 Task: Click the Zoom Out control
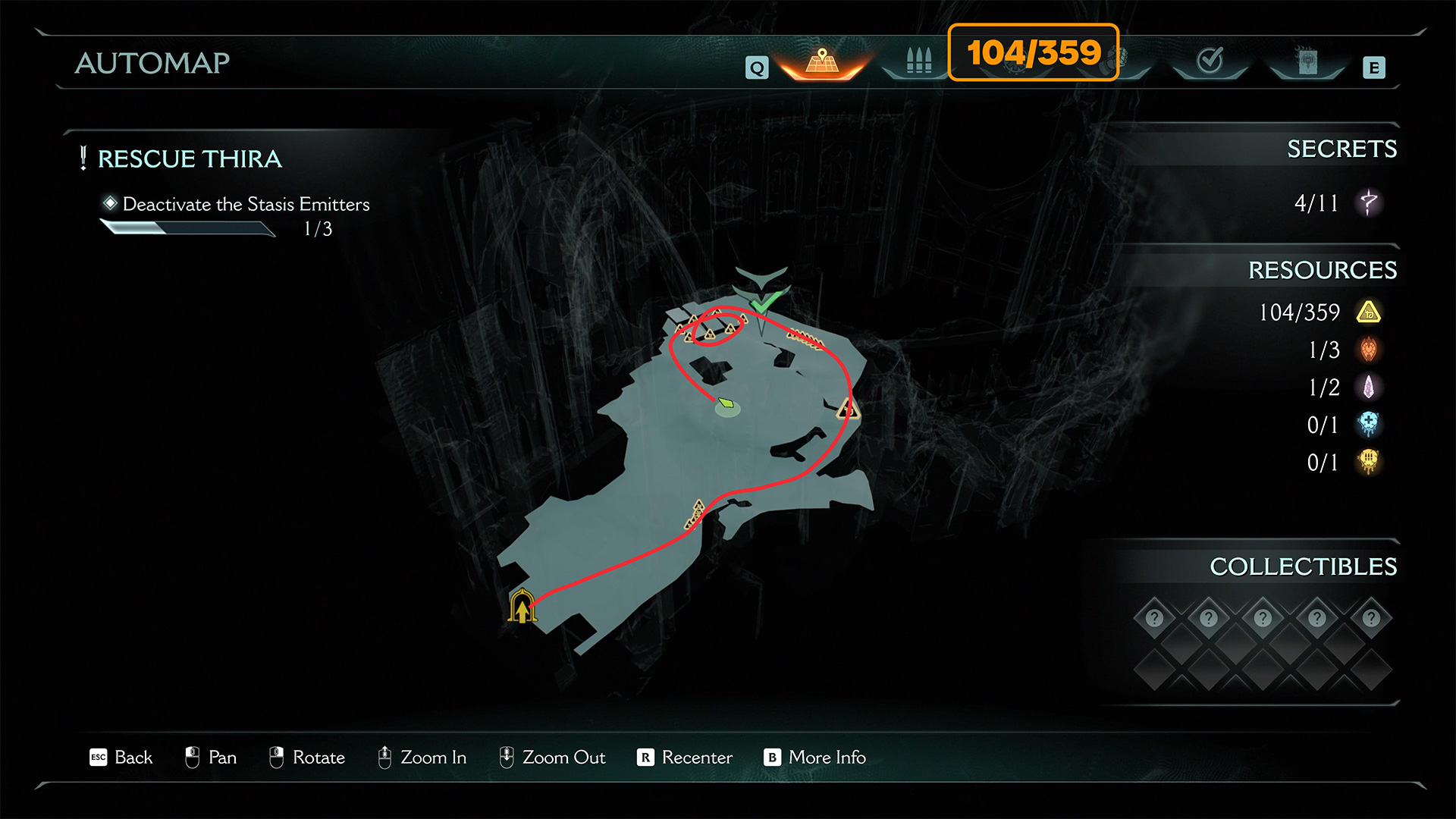552,757
